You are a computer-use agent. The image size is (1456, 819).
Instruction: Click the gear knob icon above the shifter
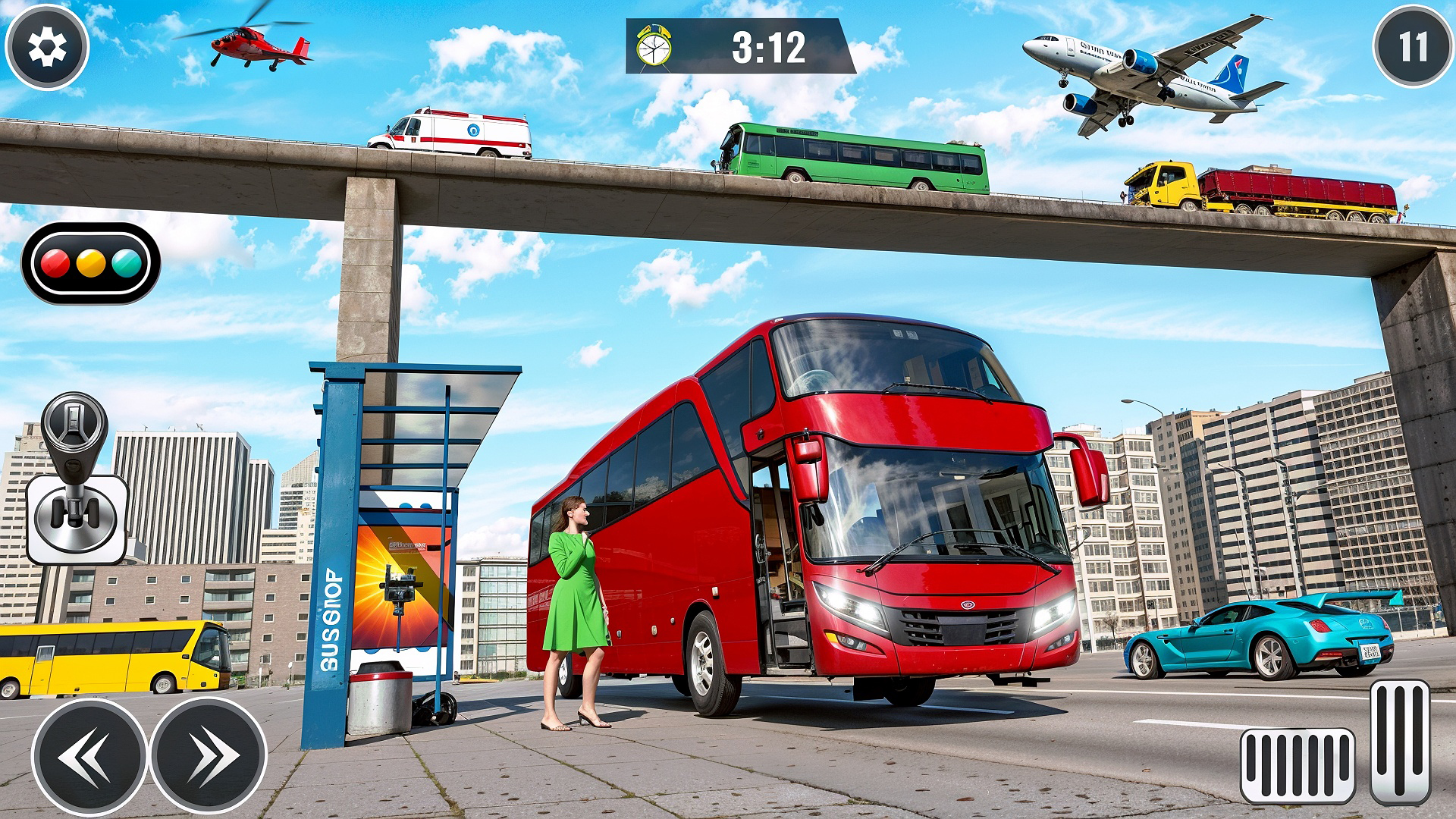click(x=74, y=419)
